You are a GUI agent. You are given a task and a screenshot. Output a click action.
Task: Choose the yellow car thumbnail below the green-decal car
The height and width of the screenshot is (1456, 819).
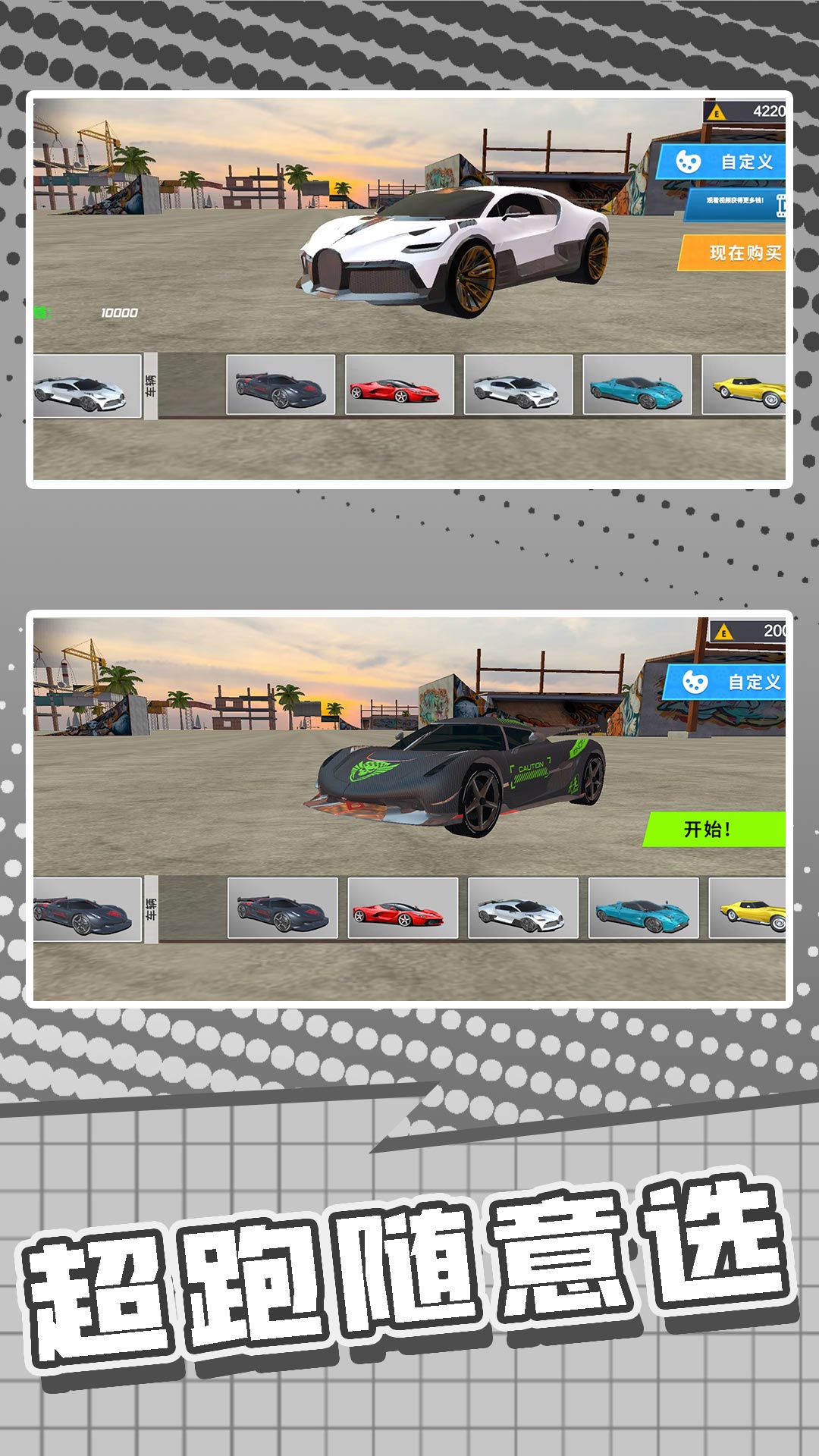(x=748, y=908)
